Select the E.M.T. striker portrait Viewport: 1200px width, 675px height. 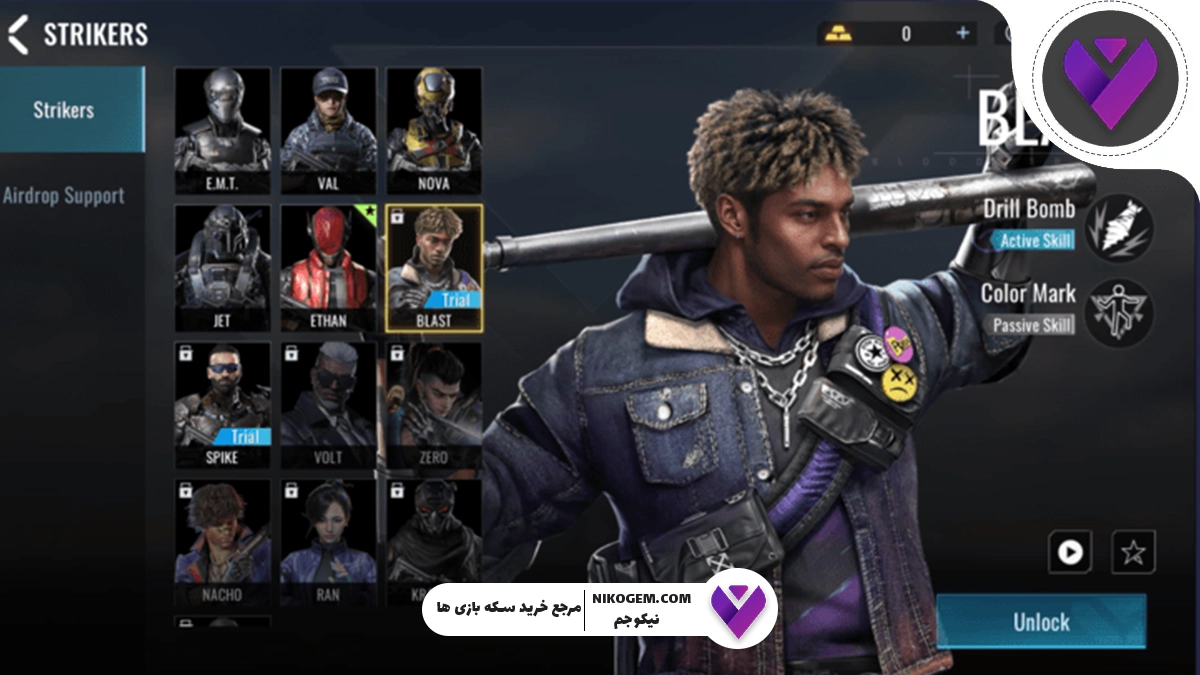click(223, 130)
